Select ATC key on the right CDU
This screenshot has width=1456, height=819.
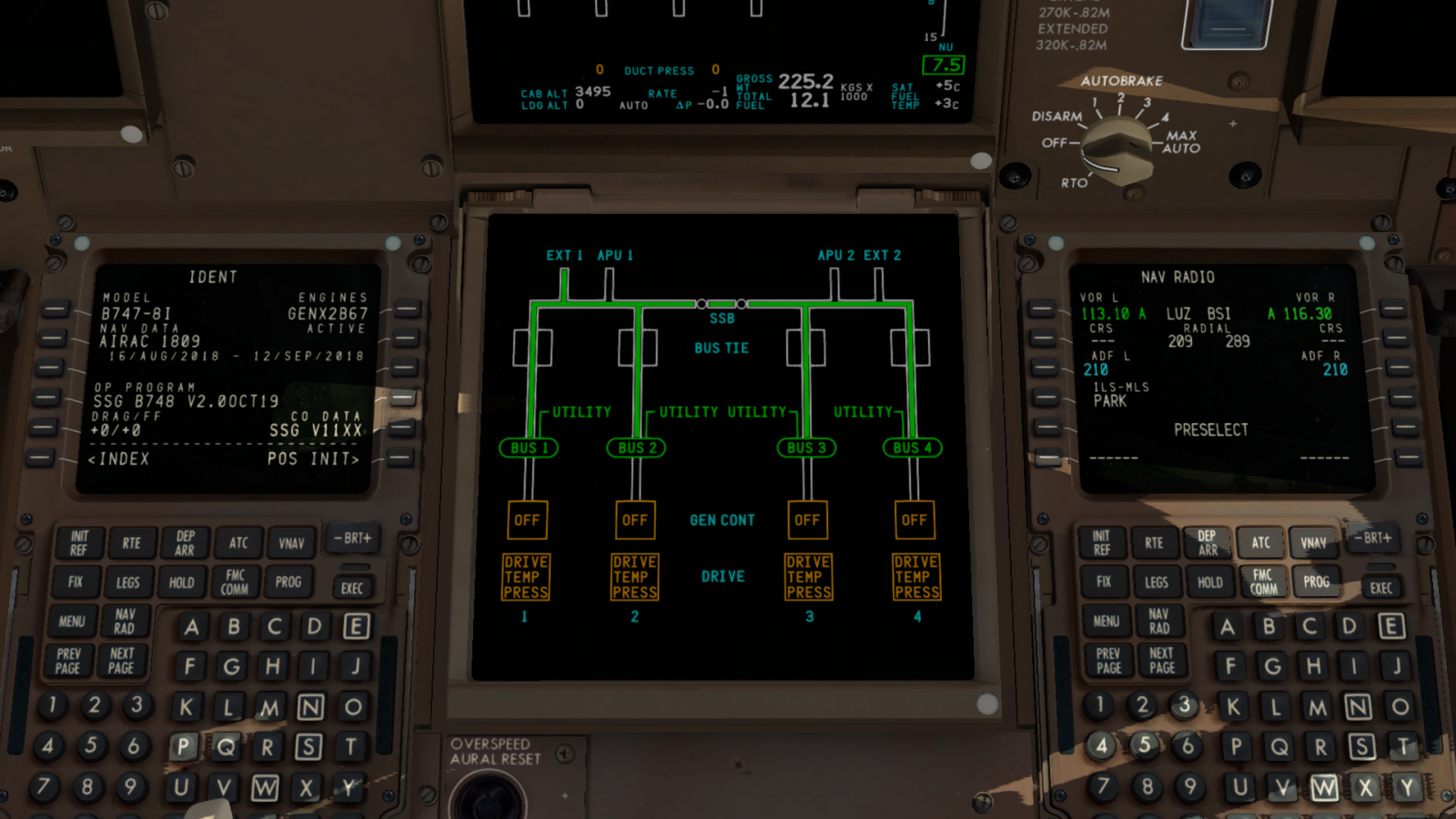1260,542
